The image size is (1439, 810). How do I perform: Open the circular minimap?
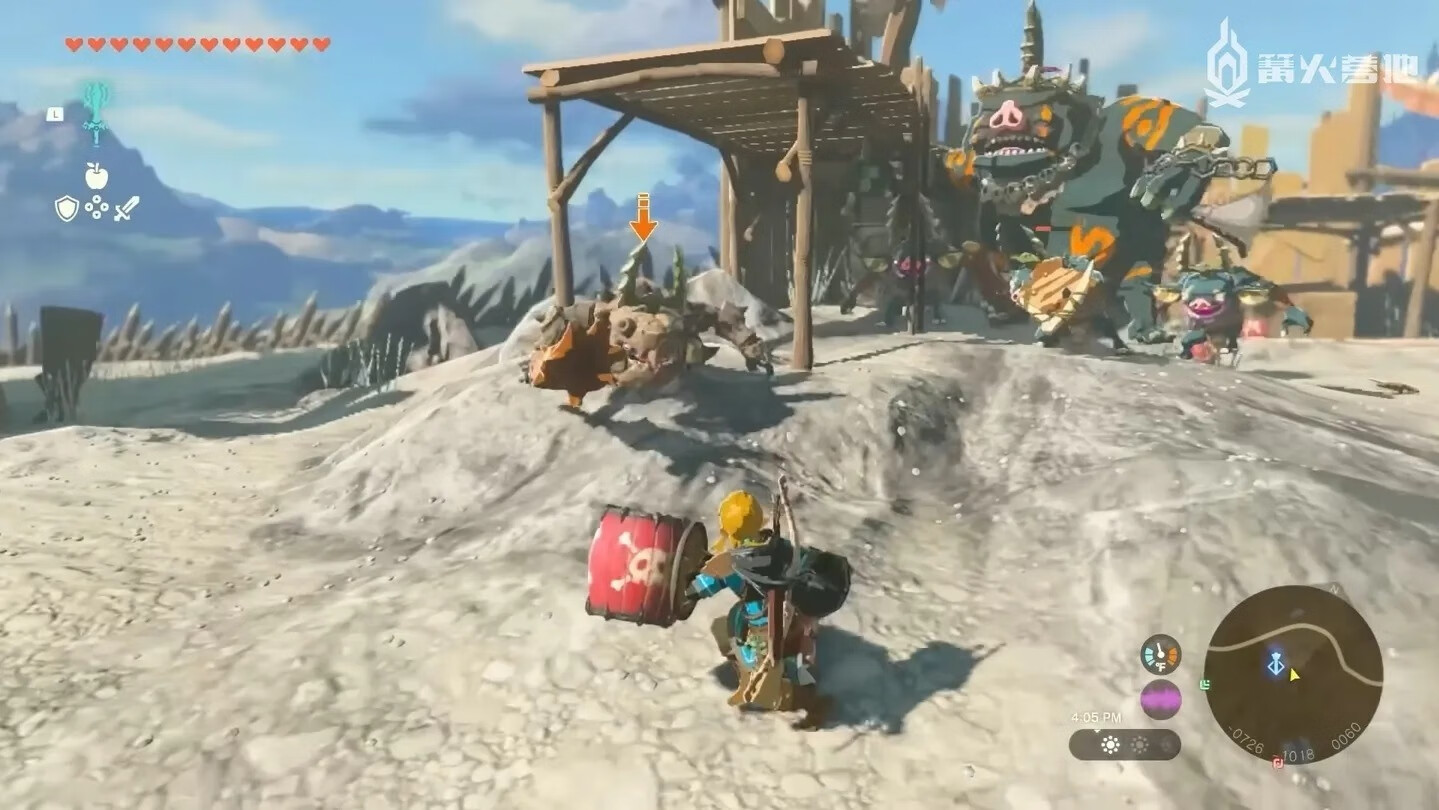pyautogui.click(x=1293, y=675)
